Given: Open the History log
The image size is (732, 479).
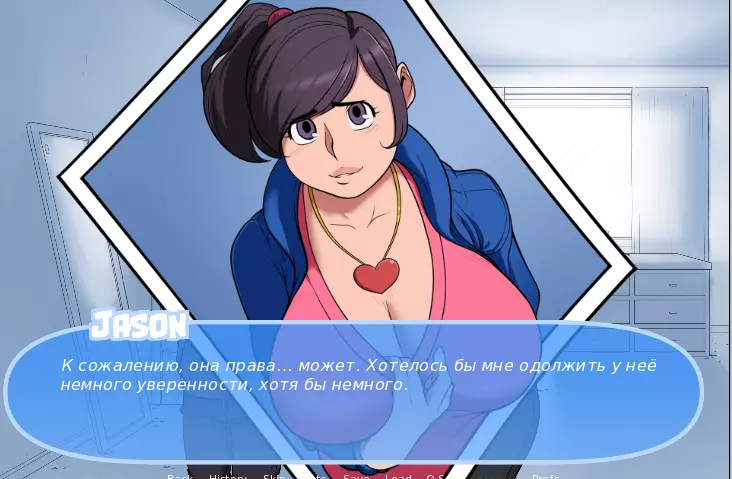Looking at the screenshot, I should click(x=228, y=477).
